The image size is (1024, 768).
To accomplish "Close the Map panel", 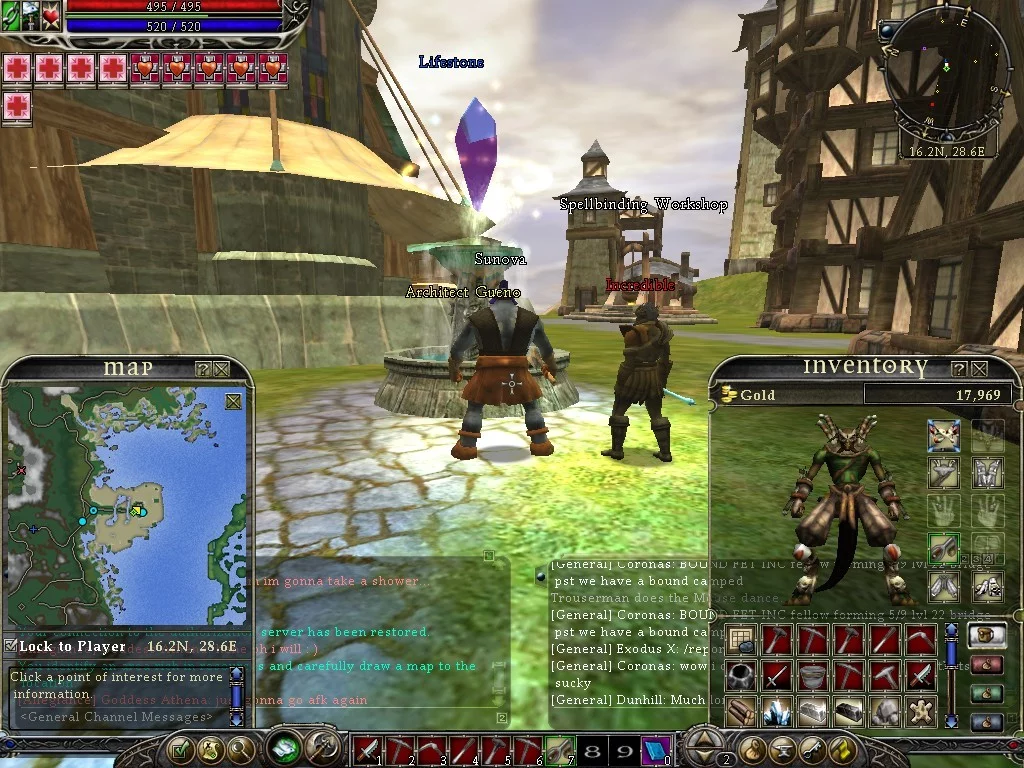I will pos(221,369).
